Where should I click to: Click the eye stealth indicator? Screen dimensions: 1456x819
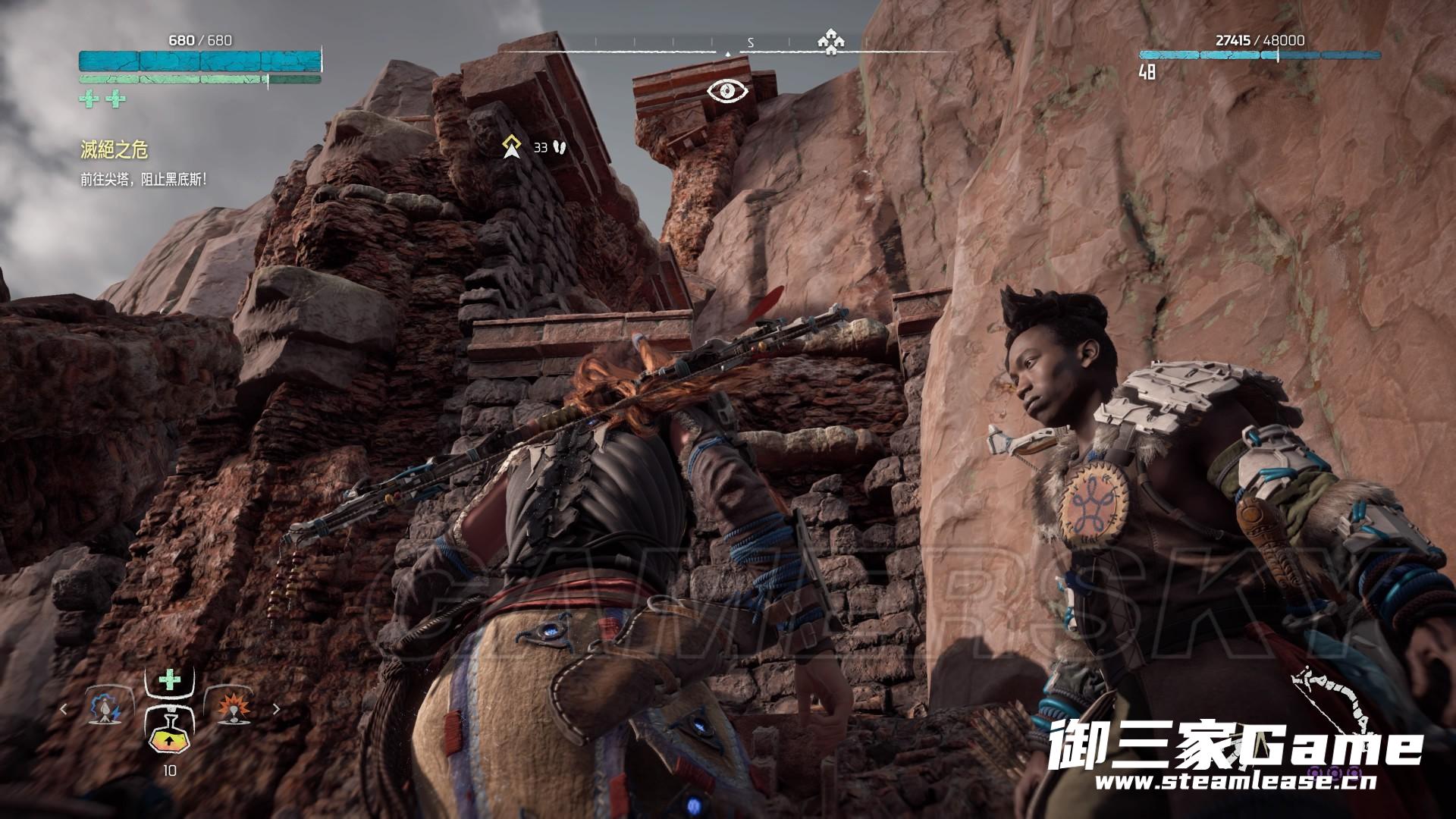click(x=728, y=91)
